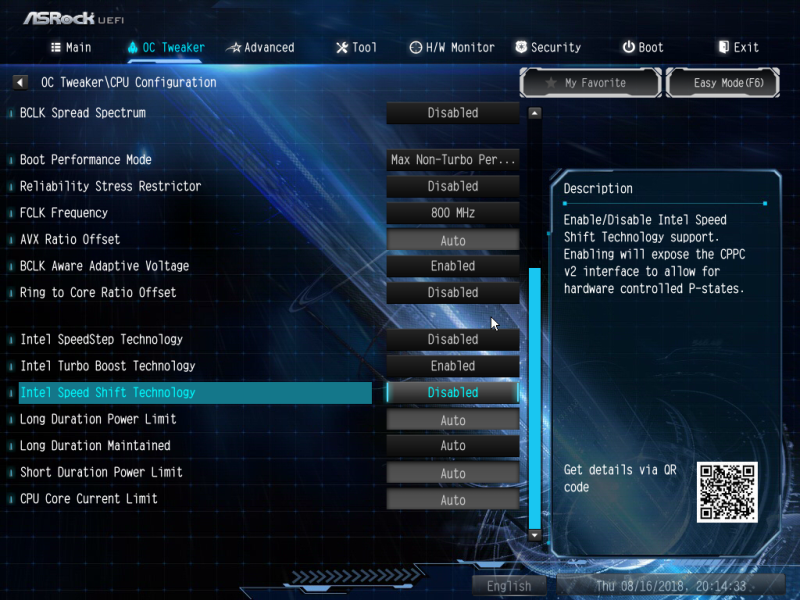Click the My Favorite button
This screenshot has width=800, height=600.
pos(589,83)
